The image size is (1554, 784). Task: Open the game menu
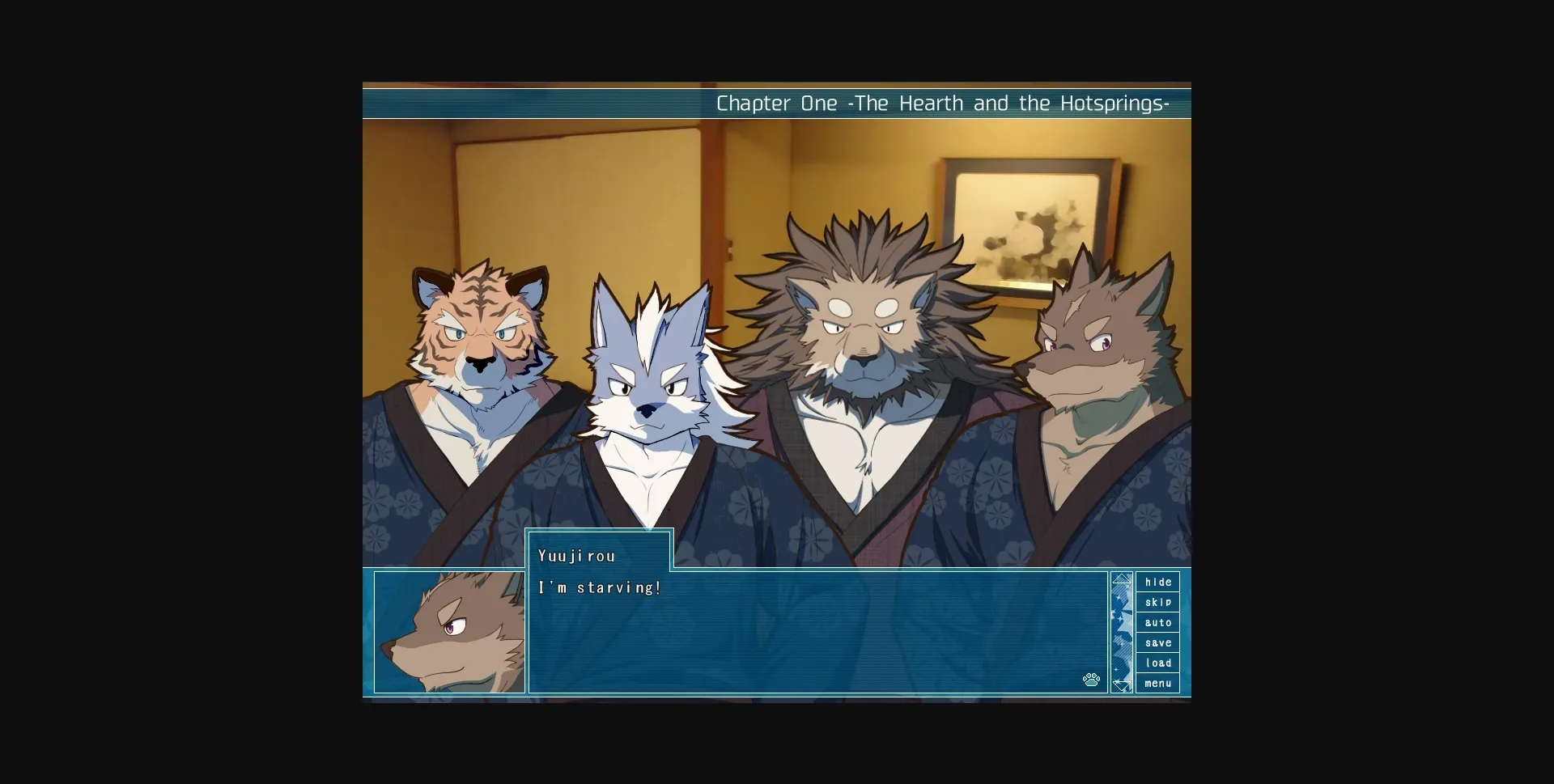1157,683
